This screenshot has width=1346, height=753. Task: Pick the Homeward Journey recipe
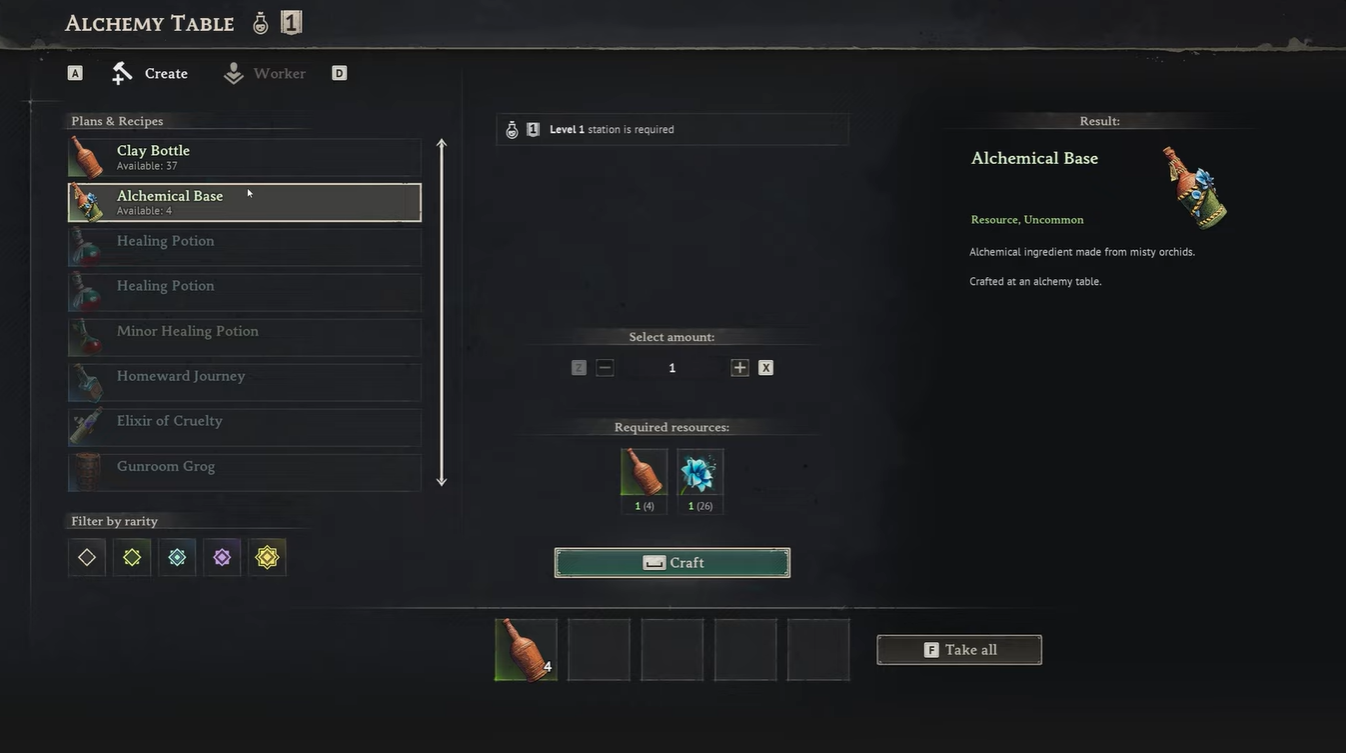pyautogui.click(x=244, y=382)
